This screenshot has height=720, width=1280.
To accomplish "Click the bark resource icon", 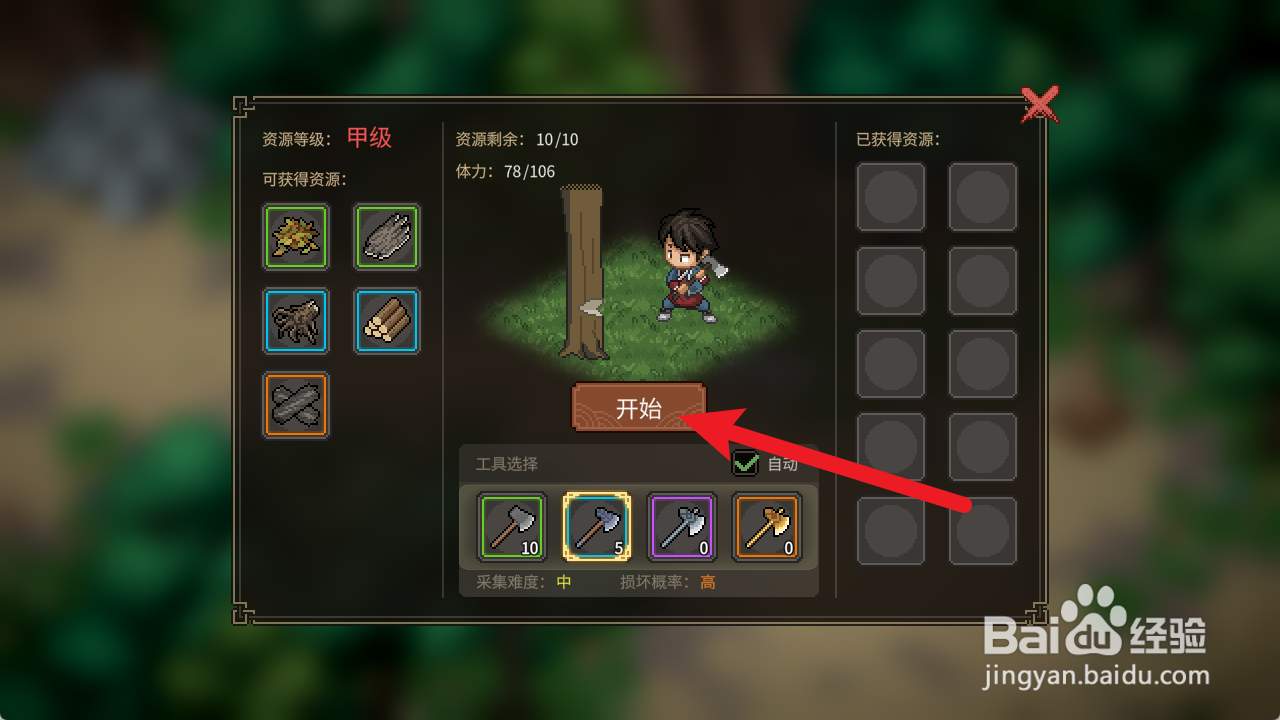I will pos(386,237).
